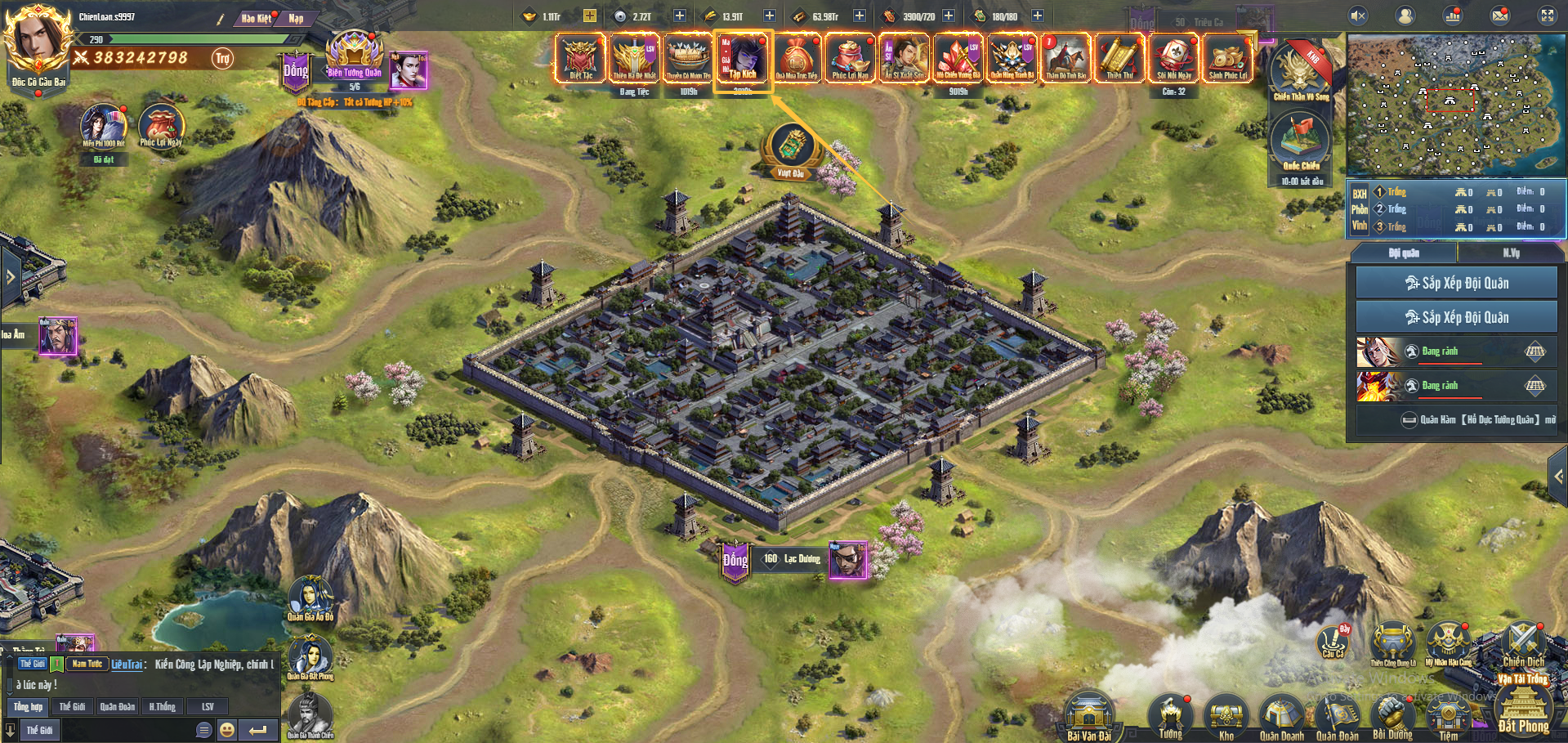The image size is (1568, 743).
Task: Toggle the sound mute speaker icon
Action: pos(1358,16)
